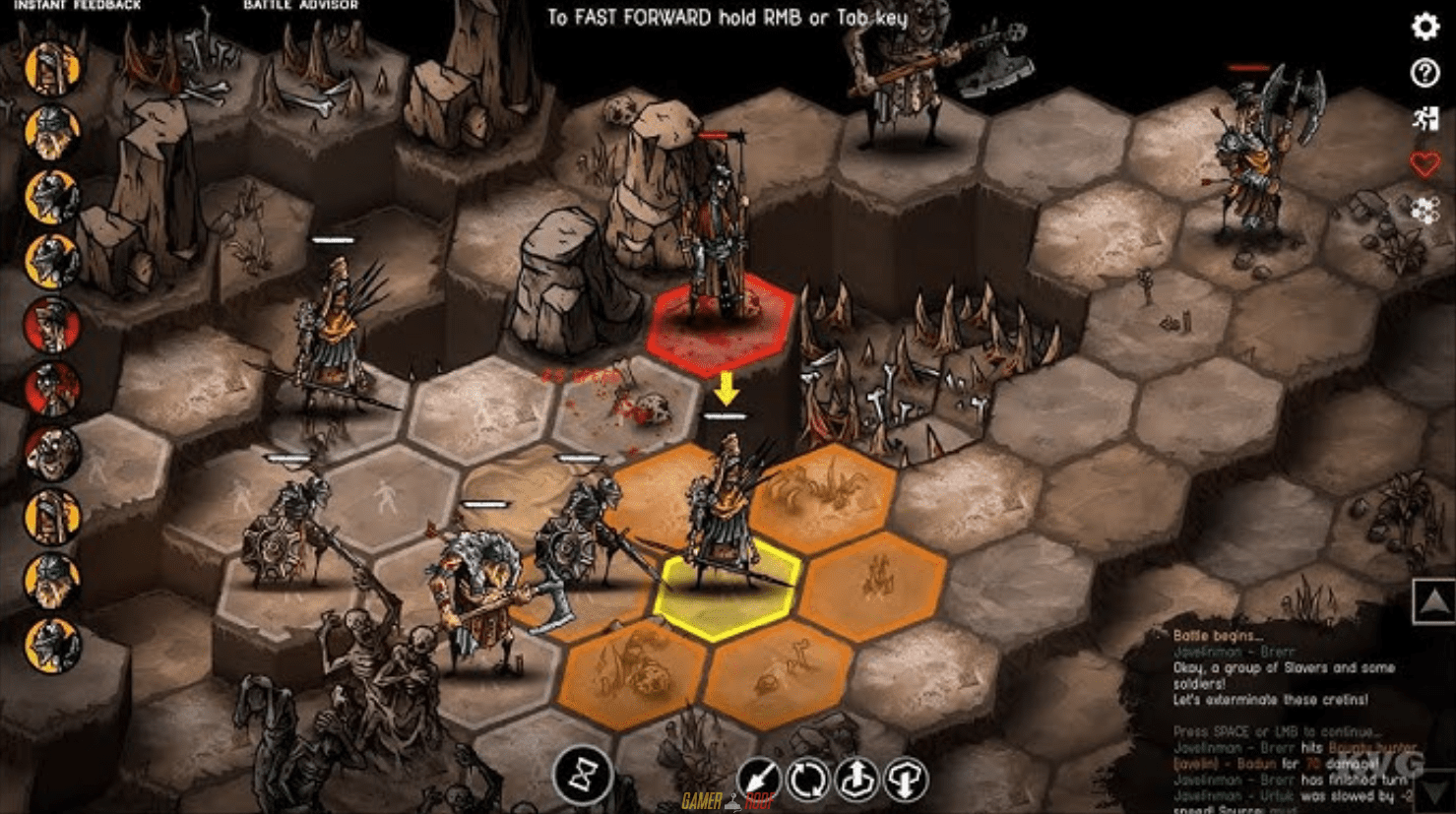Toggle health display via the heart icon

(x=1424, y=164)
